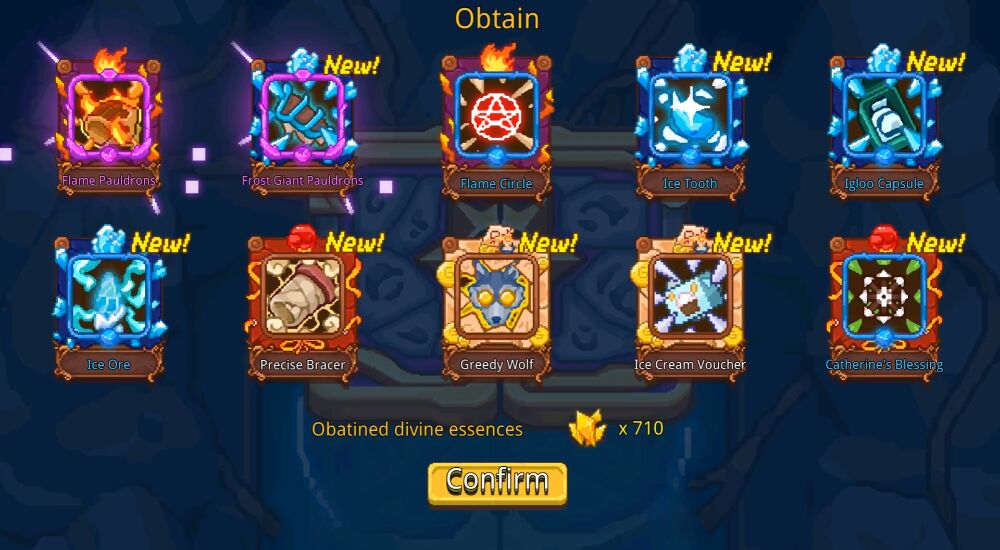Viewport: 1000px width, 550px height.
Task: Inspect the Flame Circle card
Action: (x=496, y=118)
